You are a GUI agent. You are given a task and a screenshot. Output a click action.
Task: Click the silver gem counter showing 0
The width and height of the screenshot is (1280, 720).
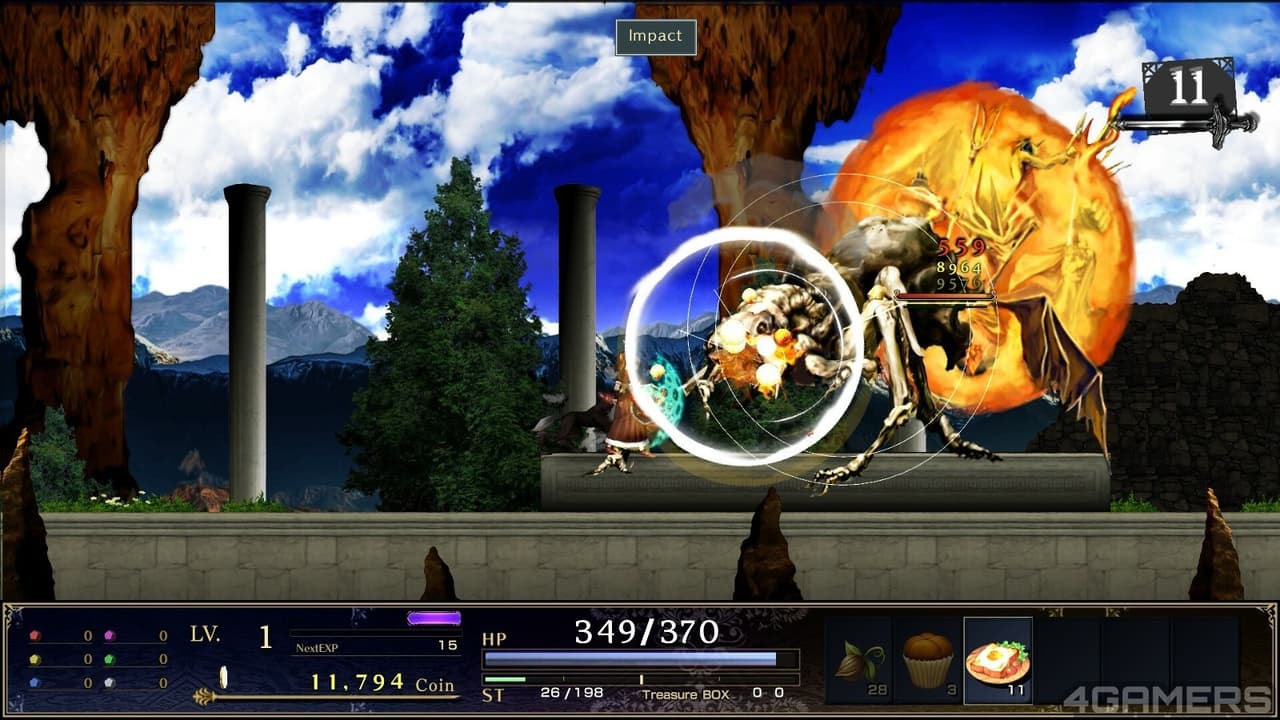point(110,682)
